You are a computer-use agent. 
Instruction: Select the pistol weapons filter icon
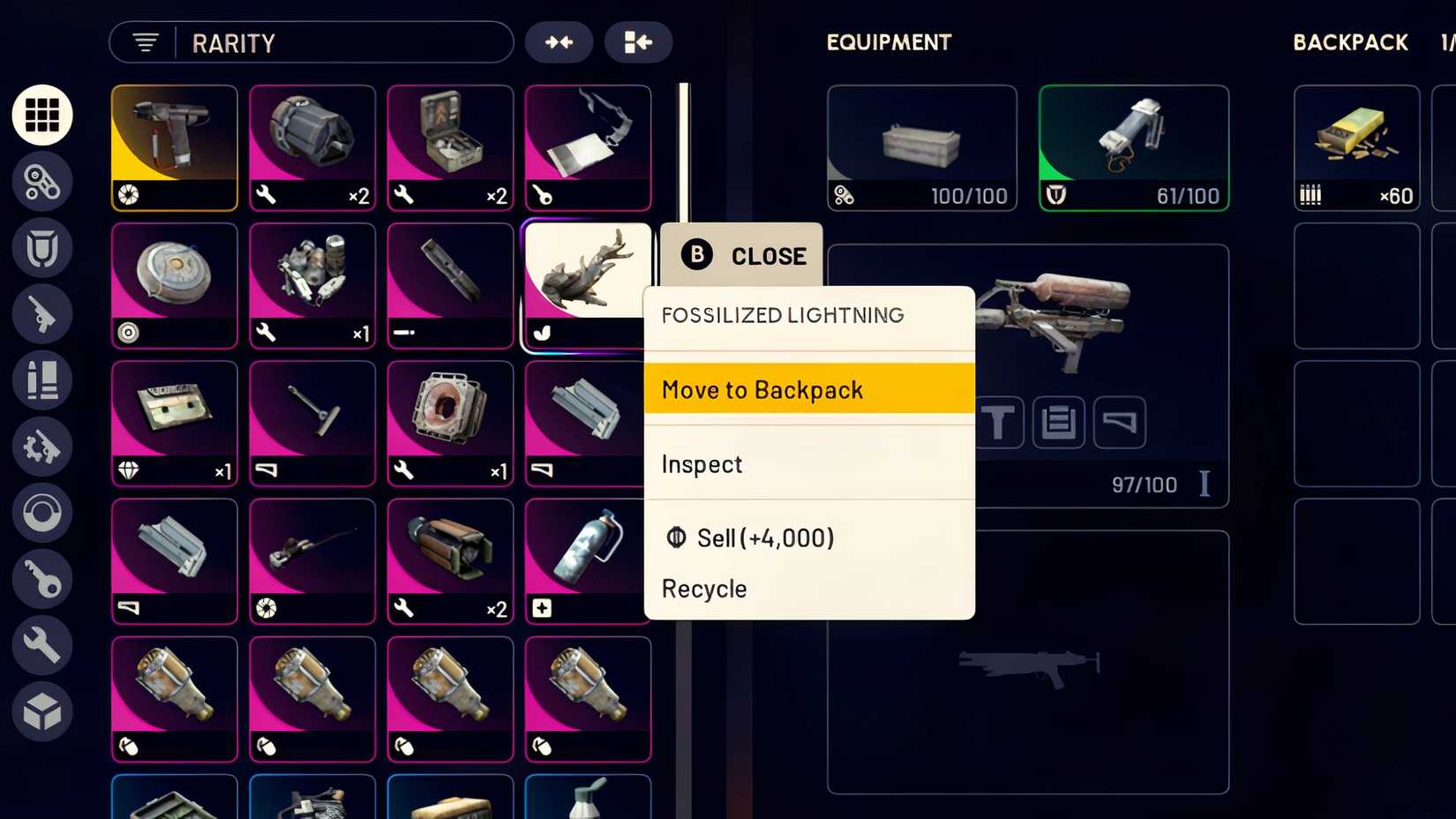tap(41, 314)
